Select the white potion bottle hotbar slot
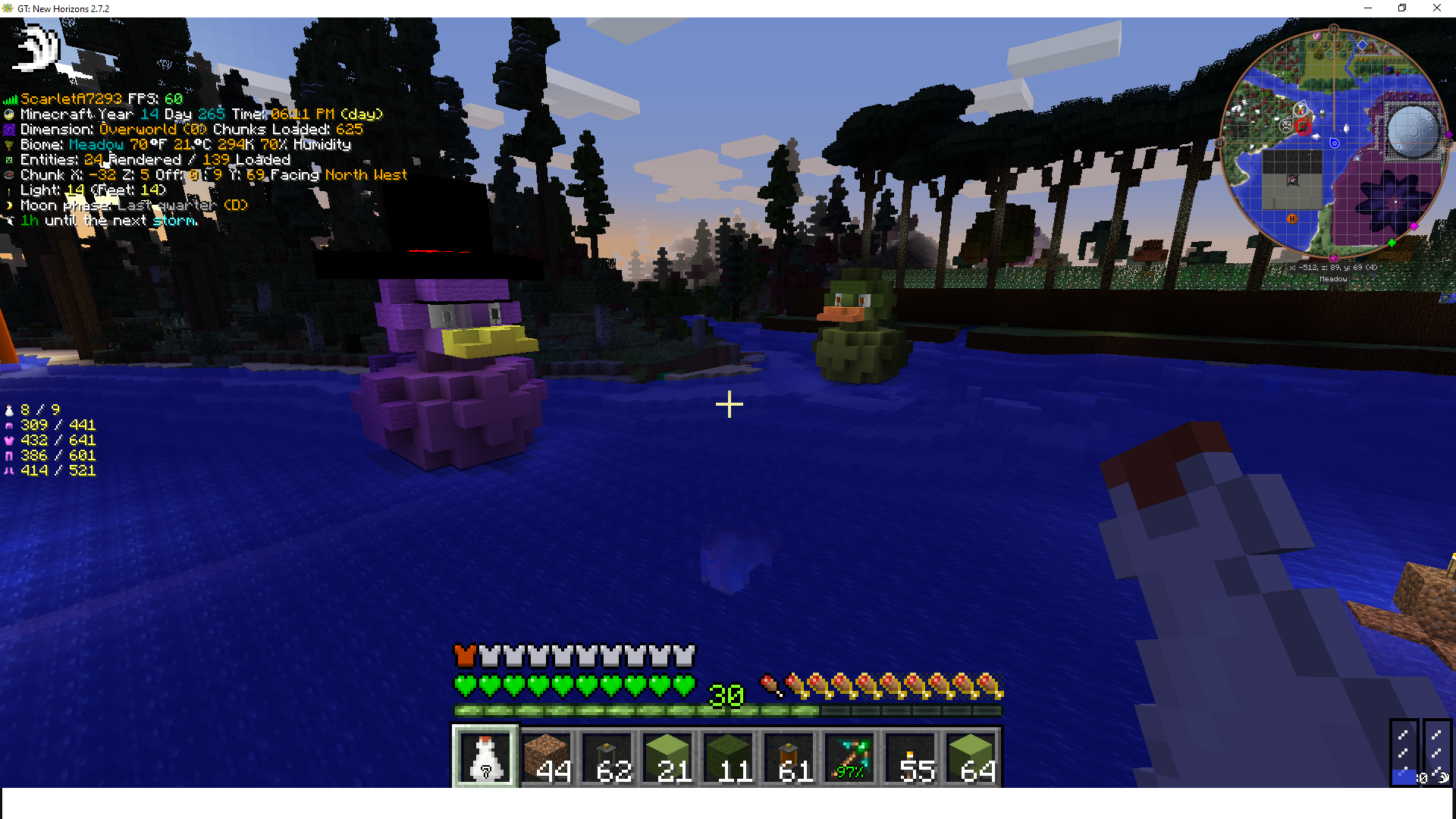 click(485, 757)
